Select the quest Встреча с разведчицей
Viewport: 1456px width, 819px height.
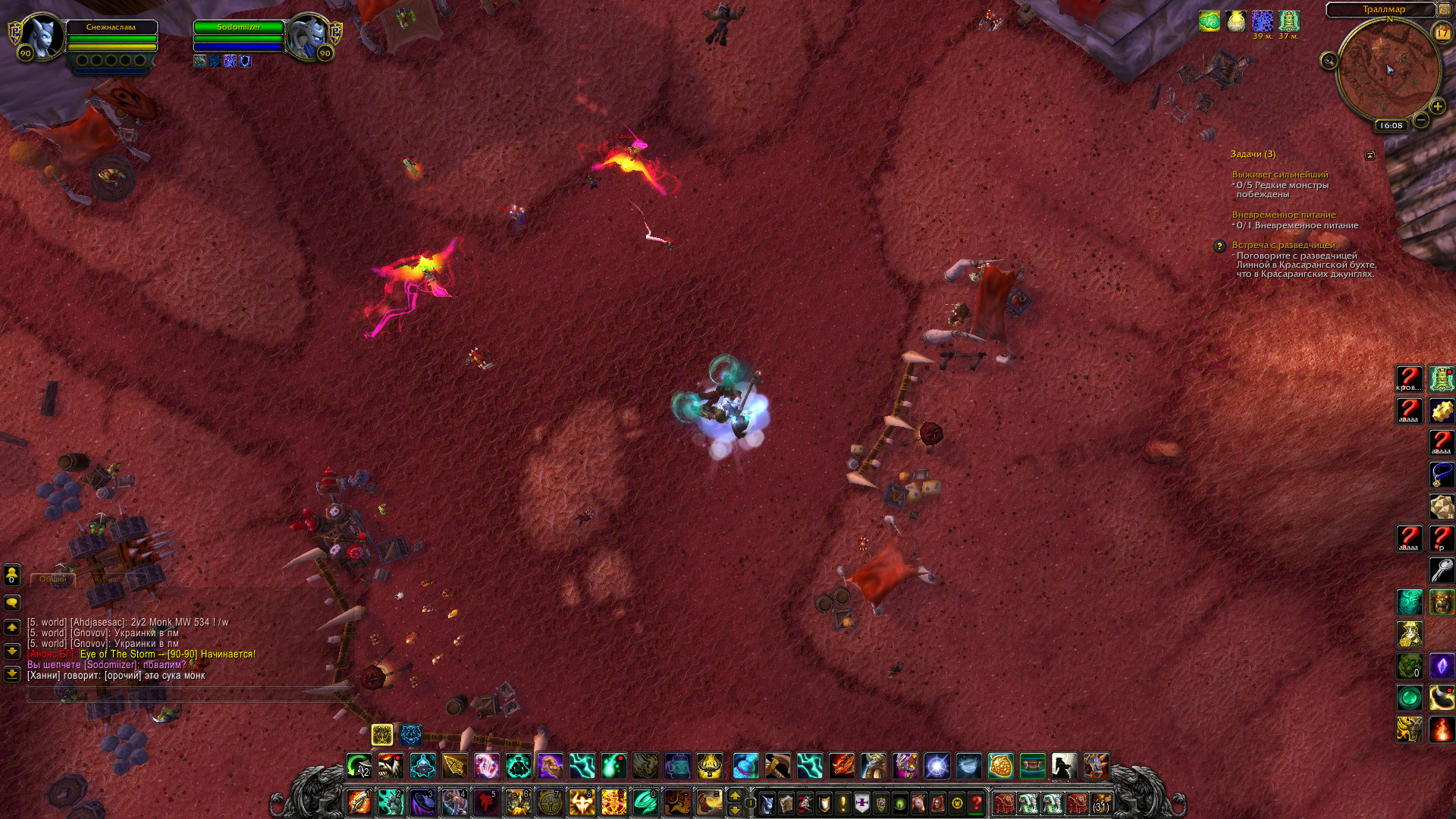(1283, 245)
